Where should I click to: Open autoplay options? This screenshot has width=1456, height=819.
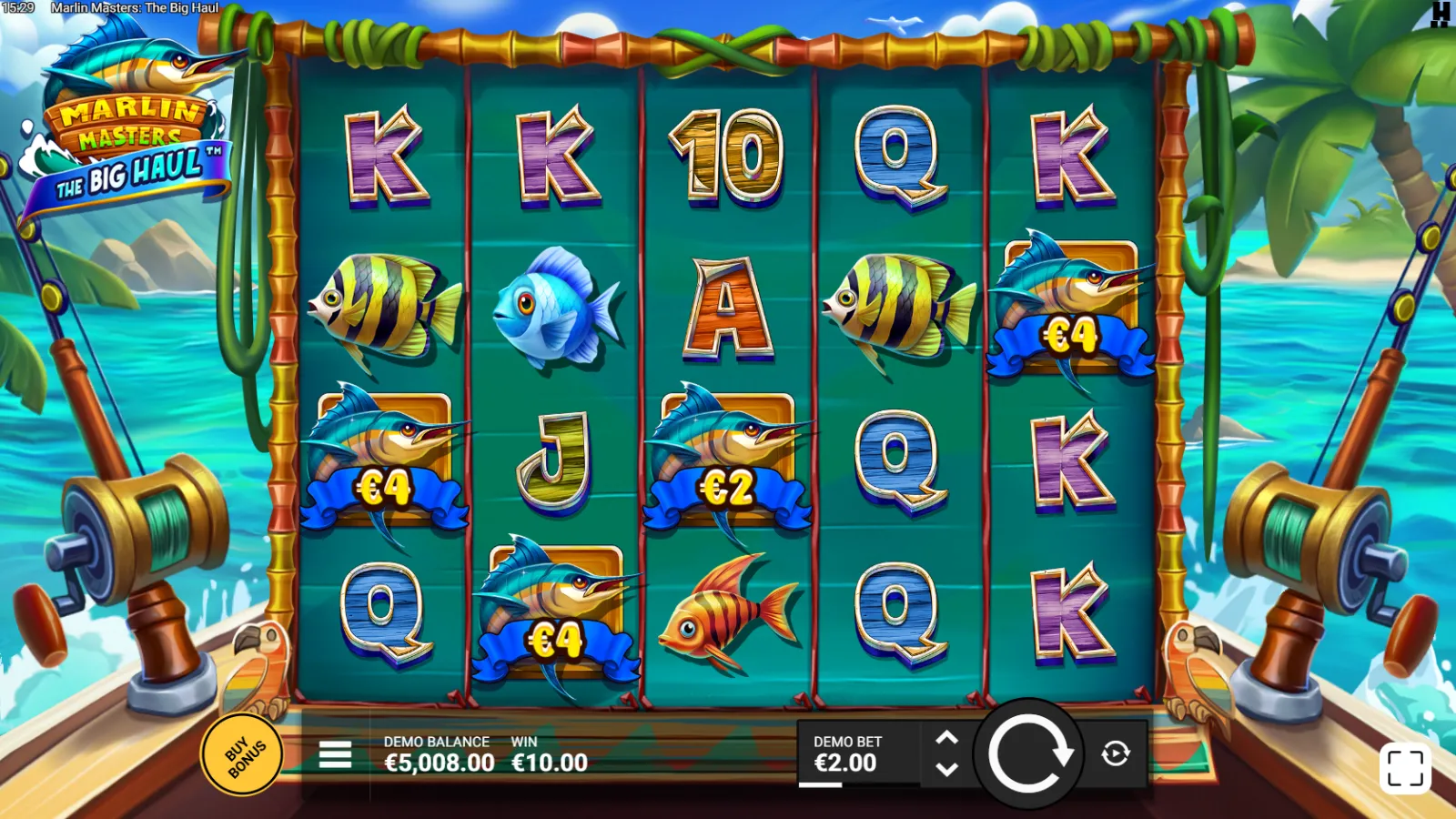pyautogui.click(x=1116, y=753)
